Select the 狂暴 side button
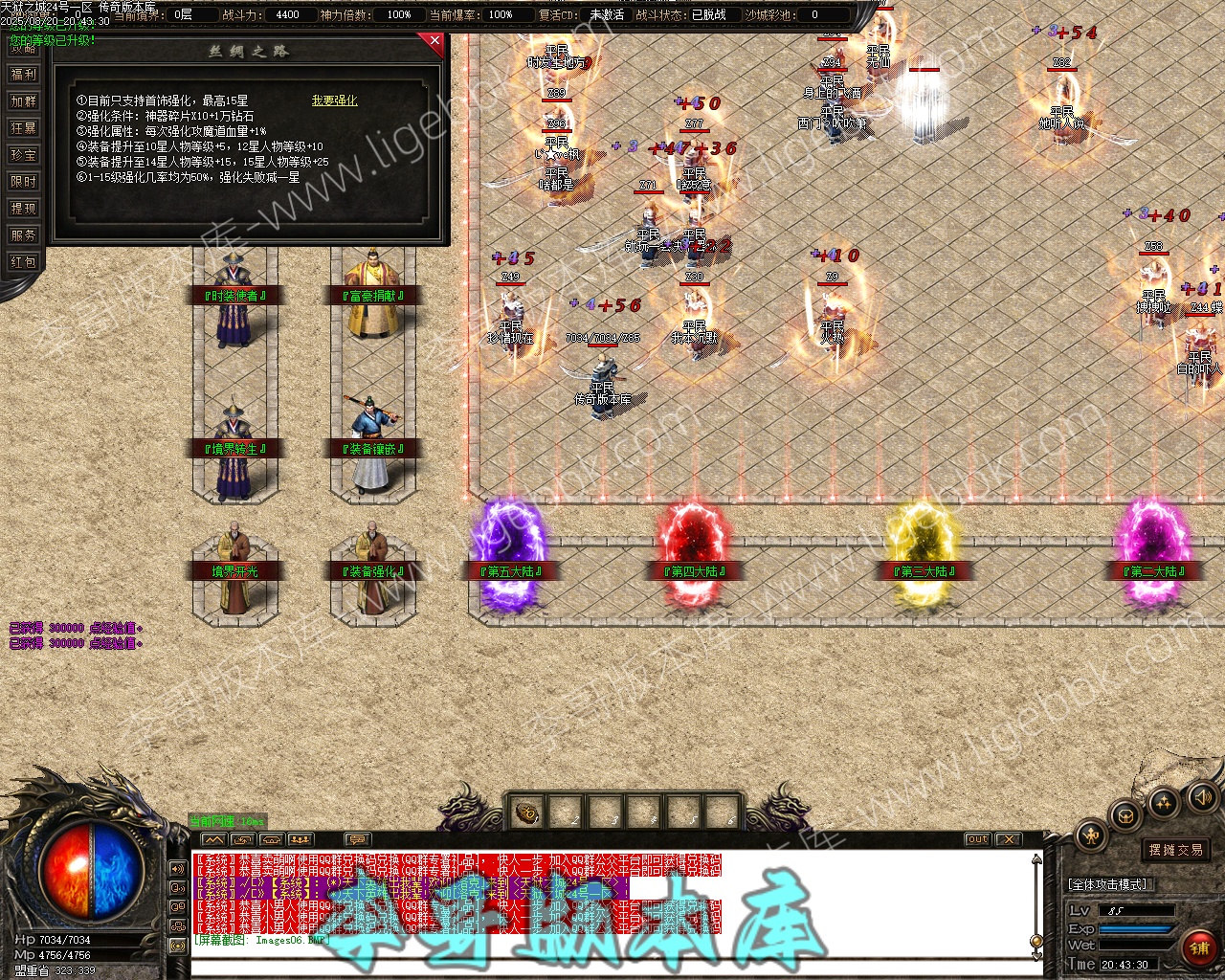 23,128
